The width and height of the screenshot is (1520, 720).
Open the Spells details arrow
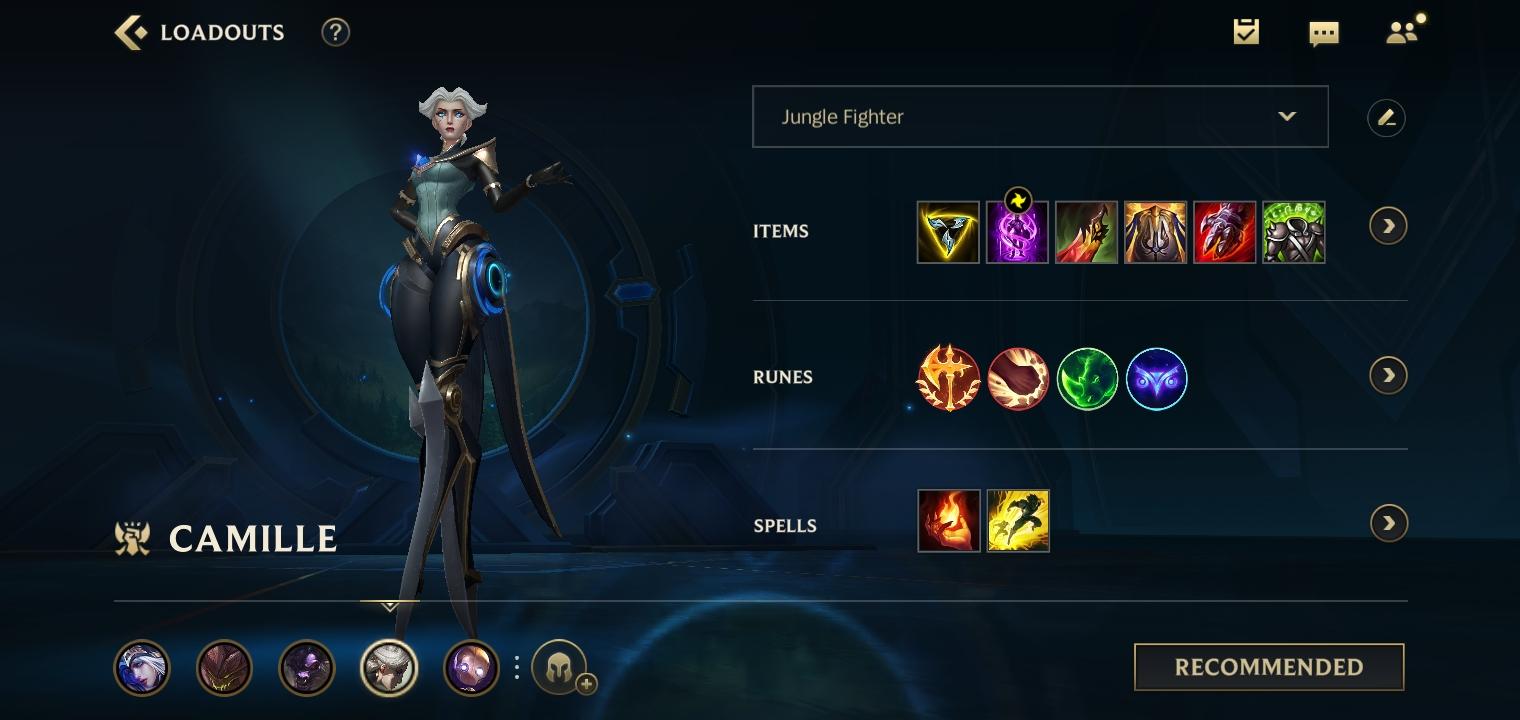click(x=1388, y=523)
